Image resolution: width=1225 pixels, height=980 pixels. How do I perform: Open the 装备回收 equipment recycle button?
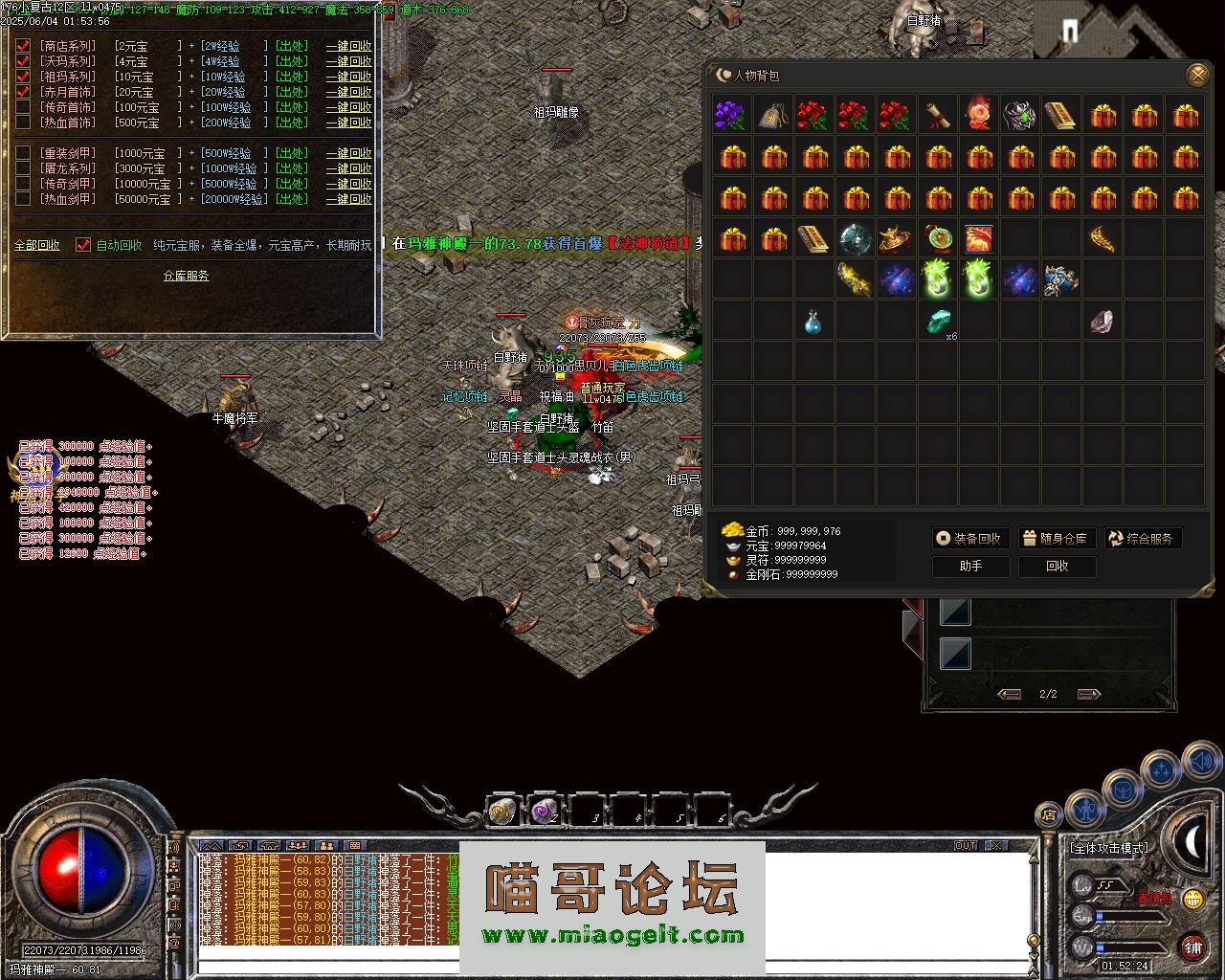[x=970, y=539]
